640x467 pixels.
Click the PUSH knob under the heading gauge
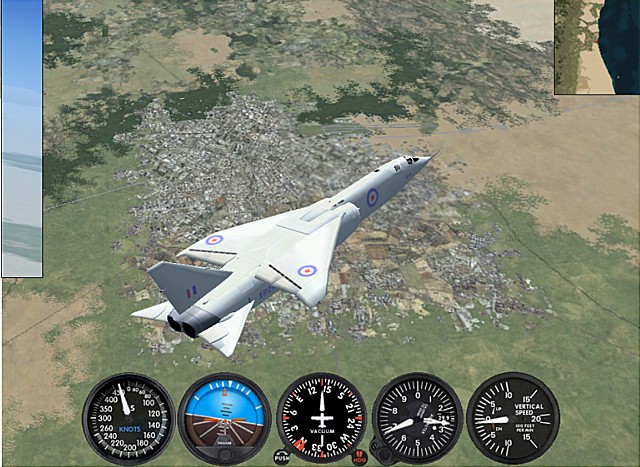(282, 456)
